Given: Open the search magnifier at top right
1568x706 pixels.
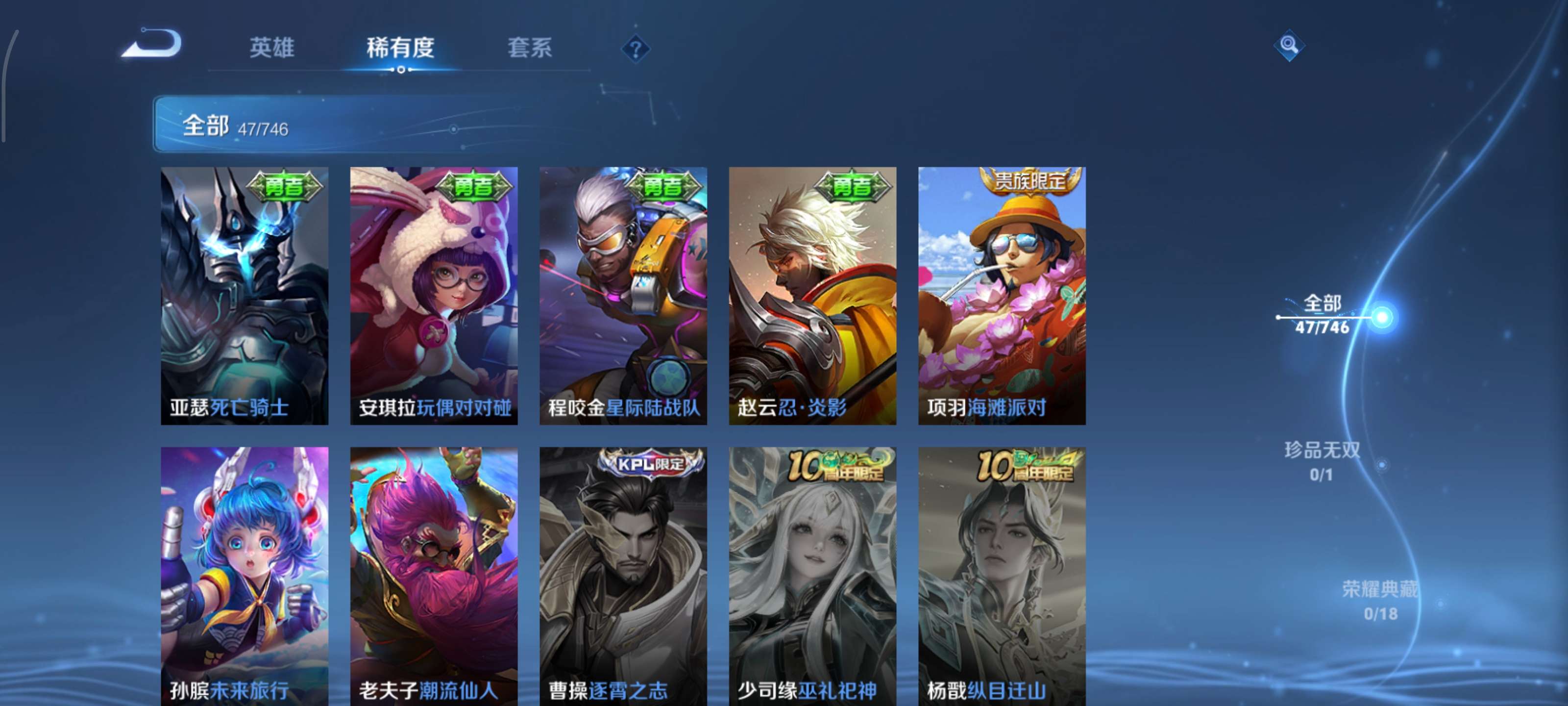Looking at the screenshot, I should pyautogui.click(x=1291, y=46).
